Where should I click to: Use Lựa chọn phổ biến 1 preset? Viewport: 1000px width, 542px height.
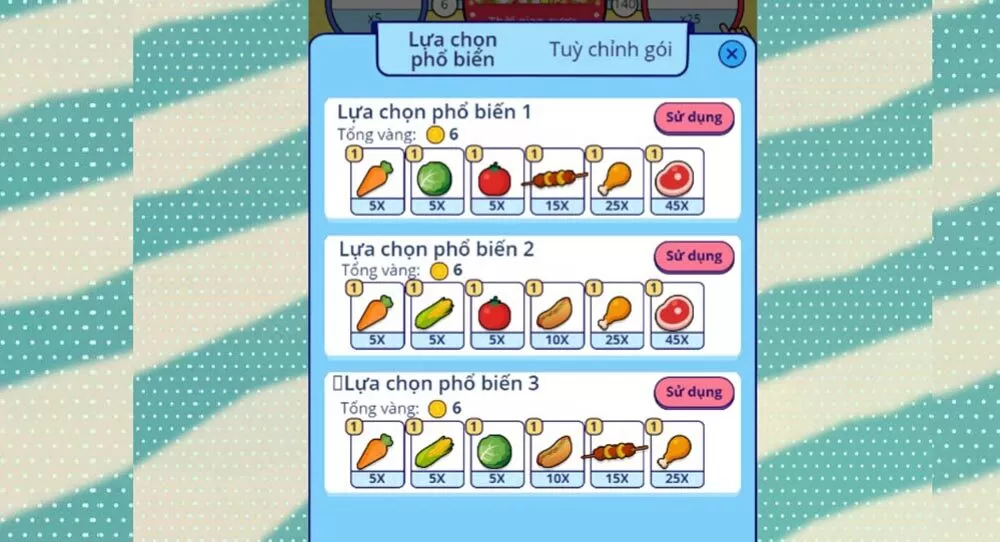(694, 118)
